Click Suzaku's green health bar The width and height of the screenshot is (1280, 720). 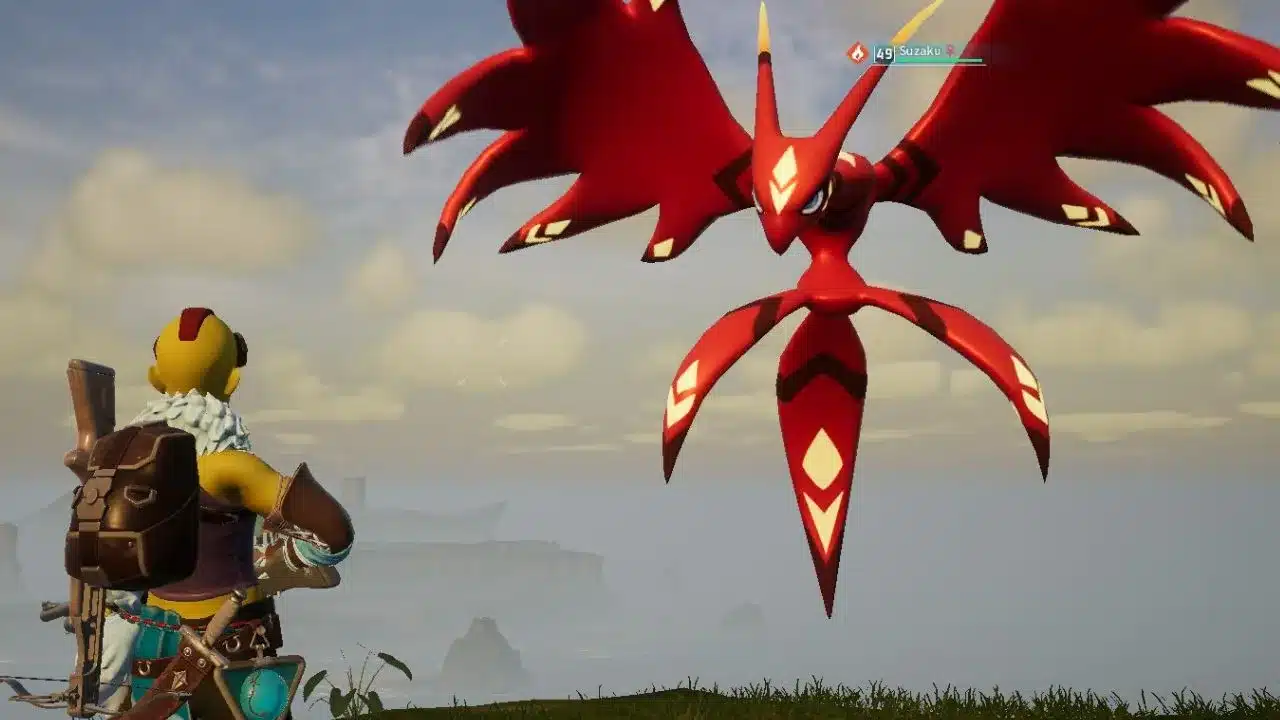(x=934, y=60)
